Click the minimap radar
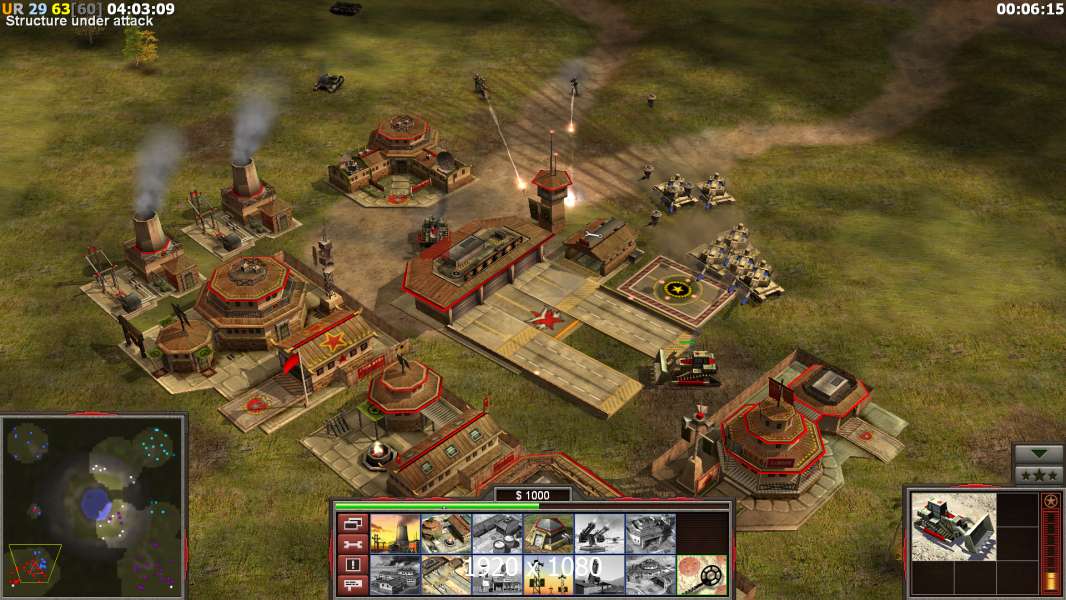Viewport: 1066px width, 600px height. pyautogui.click(x=94, y=506)
